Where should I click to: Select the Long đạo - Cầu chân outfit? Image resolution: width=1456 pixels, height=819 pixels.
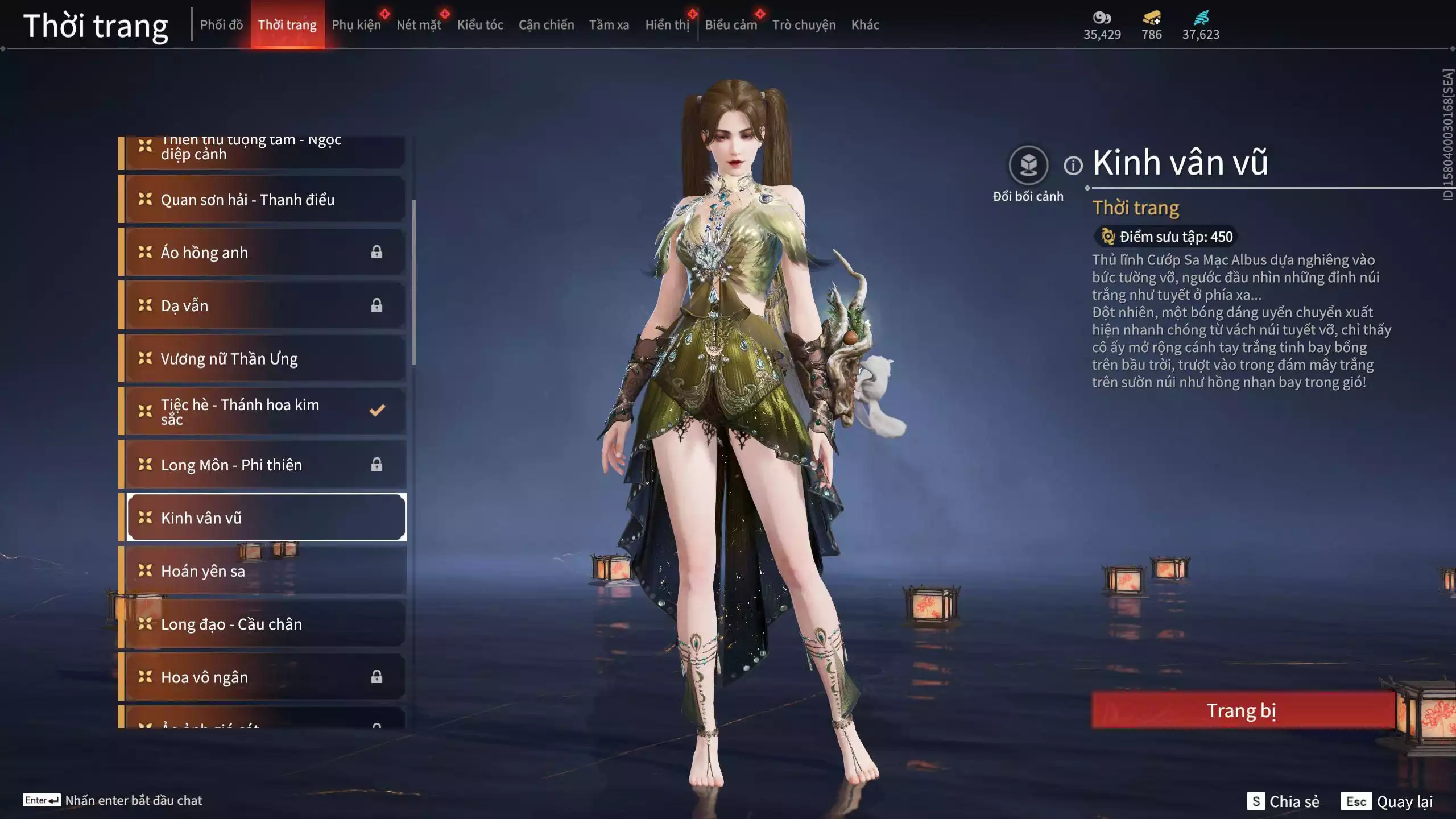tap(265, 624)
